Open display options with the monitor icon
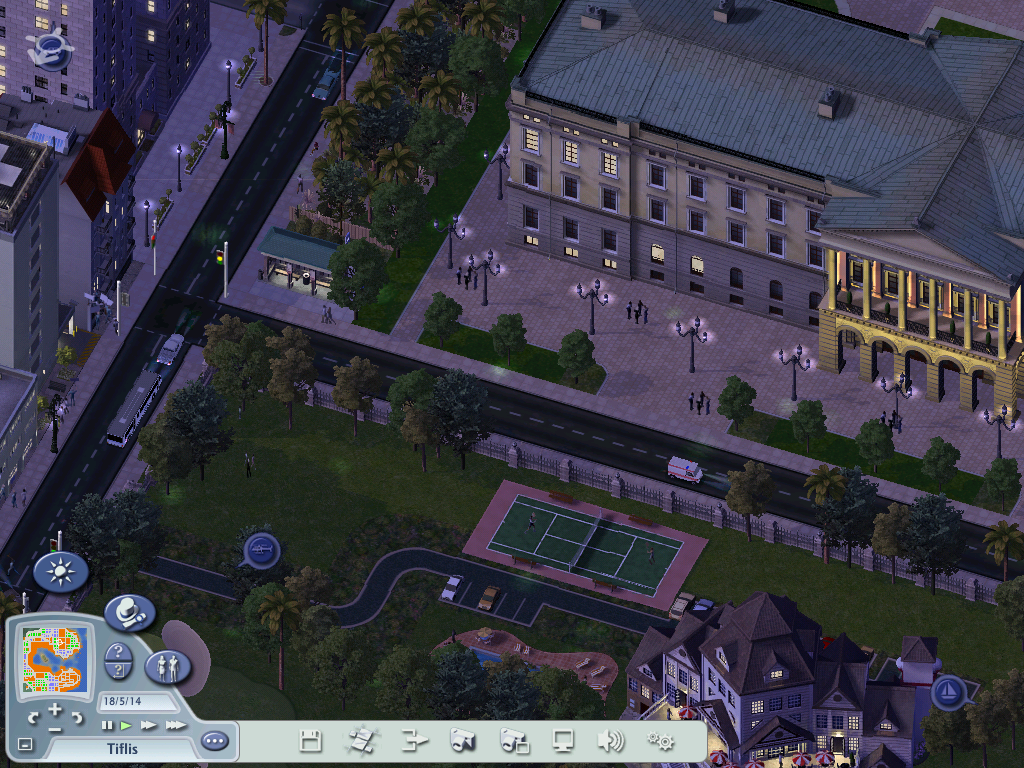1024x768 pixels. click(x=563, y=741)
